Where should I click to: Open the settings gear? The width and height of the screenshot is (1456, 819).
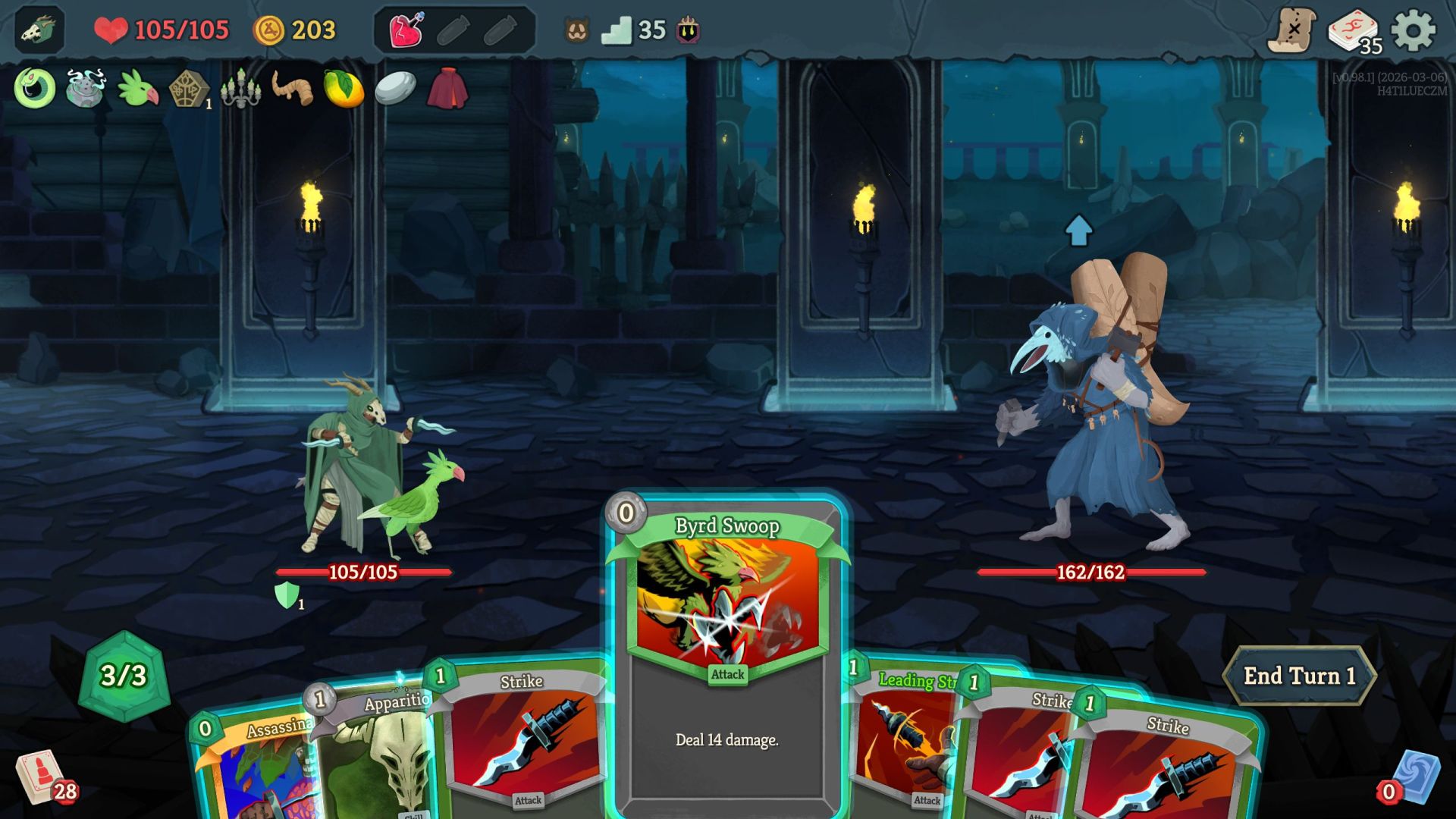(1412, 30)
